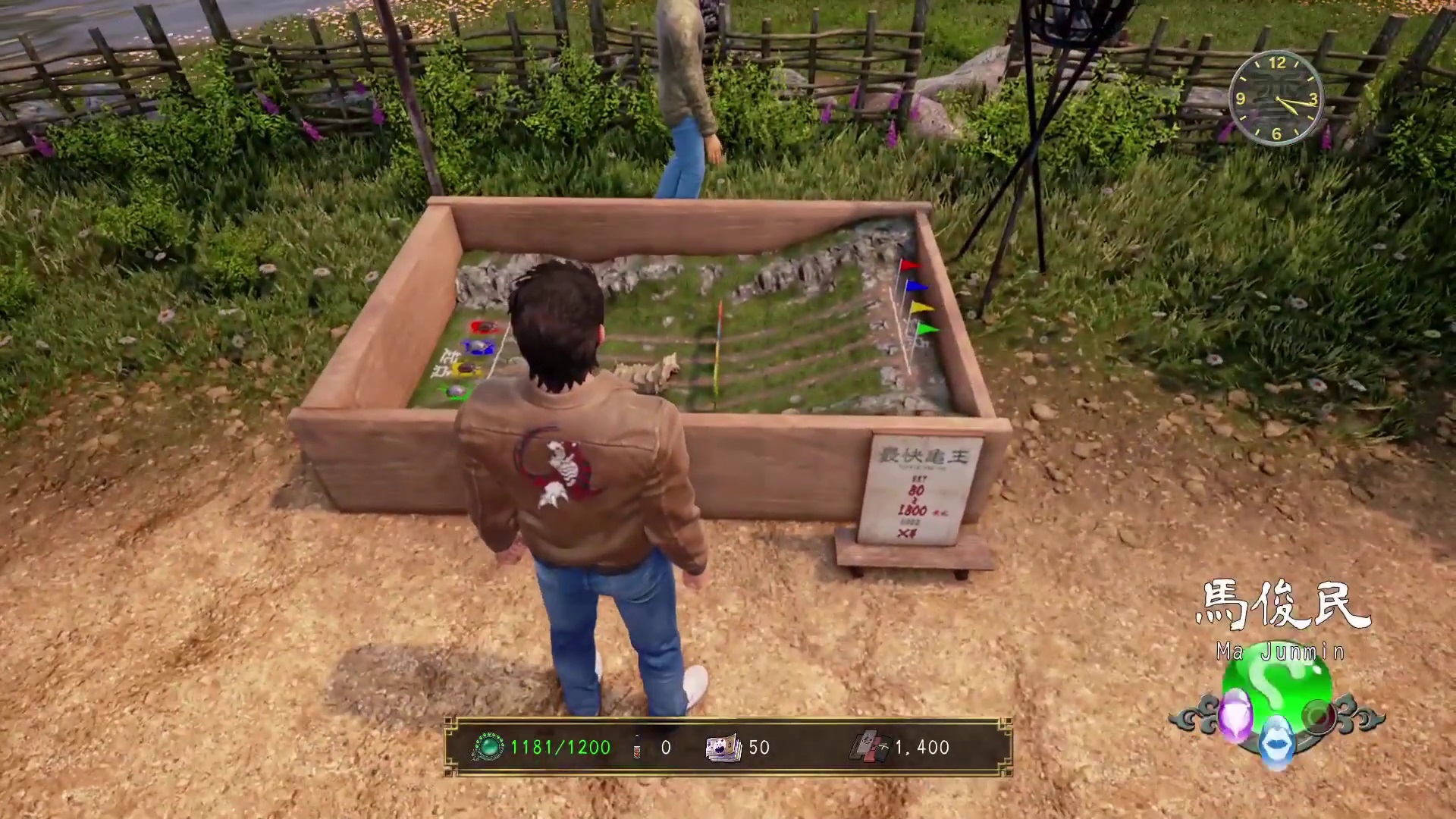Click the small red bottle icon
This screenshot has width=1456, height=819.
637,748
